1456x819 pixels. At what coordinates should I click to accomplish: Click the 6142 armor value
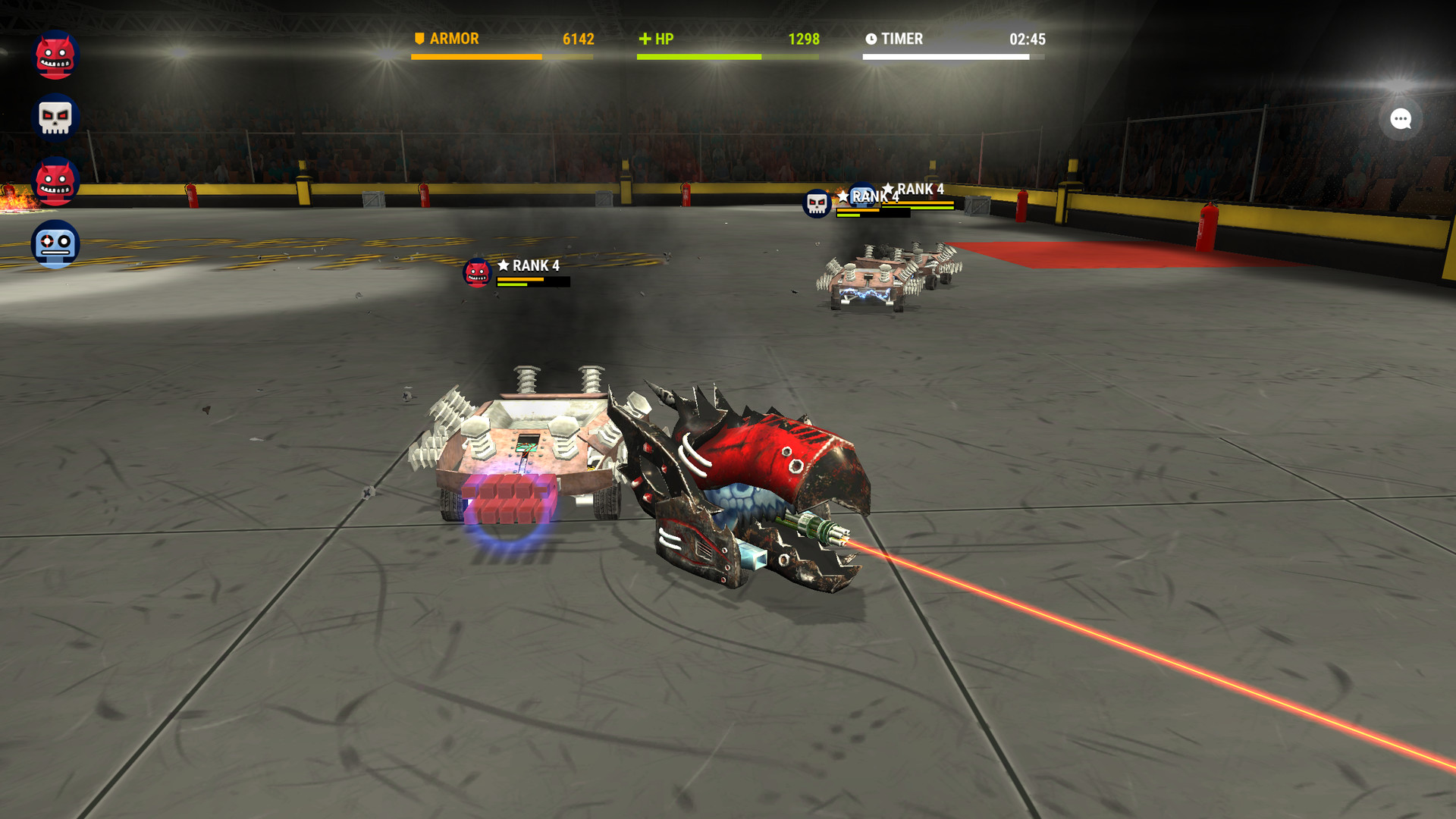(578, 39)
